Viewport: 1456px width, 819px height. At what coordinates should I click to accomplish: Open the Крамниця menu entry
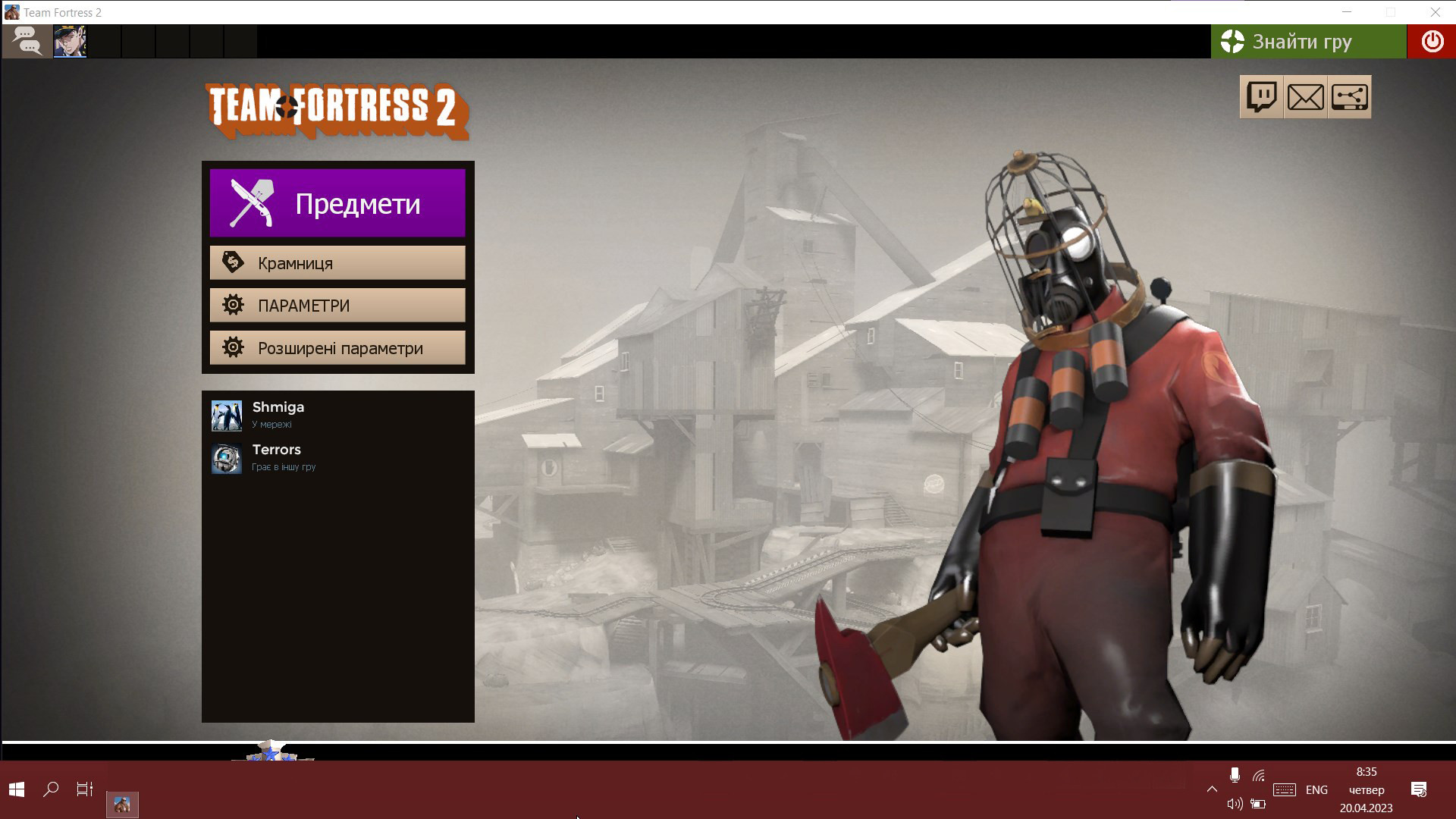click(x=337, y=262)
